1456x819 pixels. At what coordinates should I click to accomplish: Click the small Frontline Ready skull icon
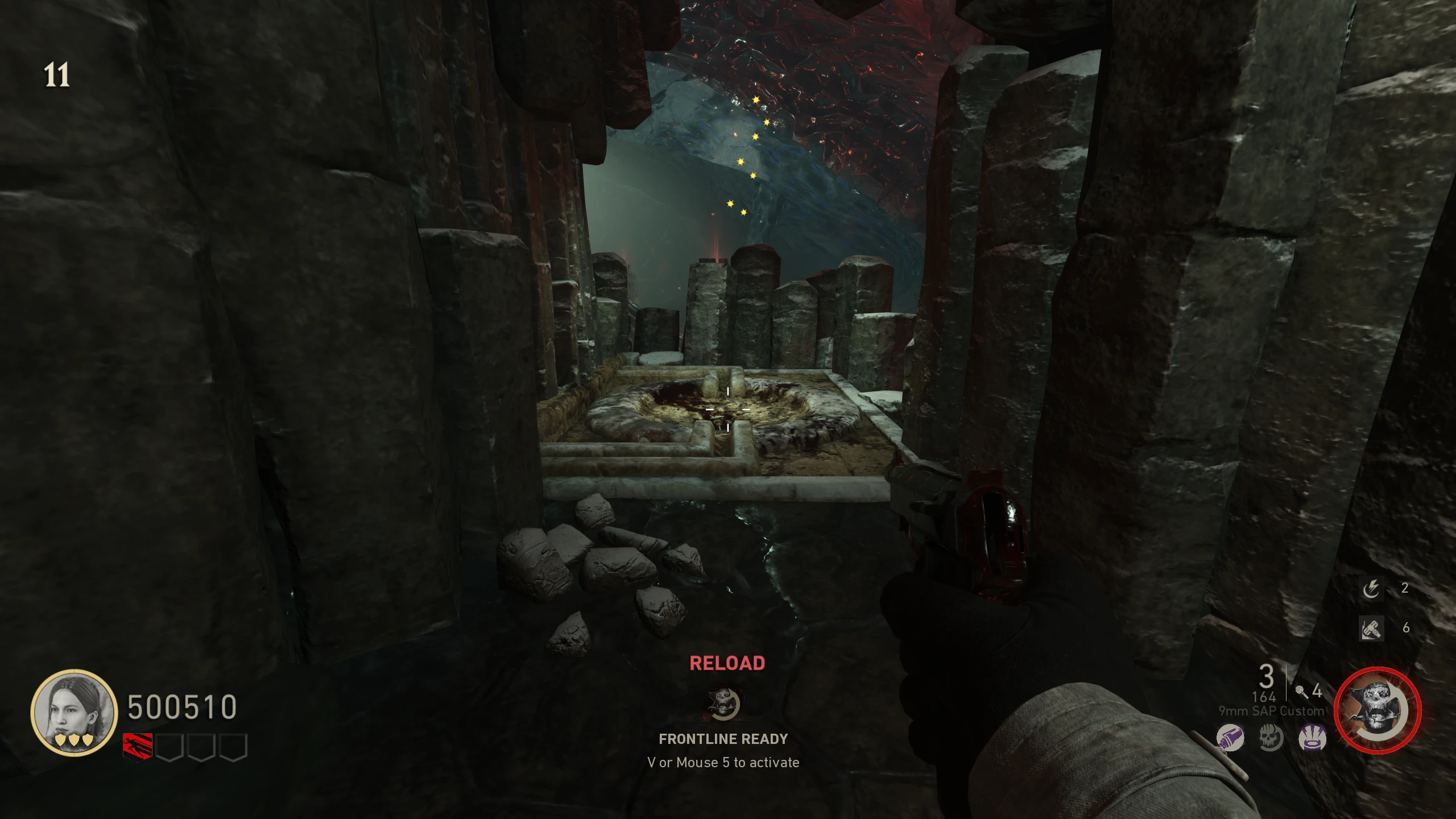723,702
